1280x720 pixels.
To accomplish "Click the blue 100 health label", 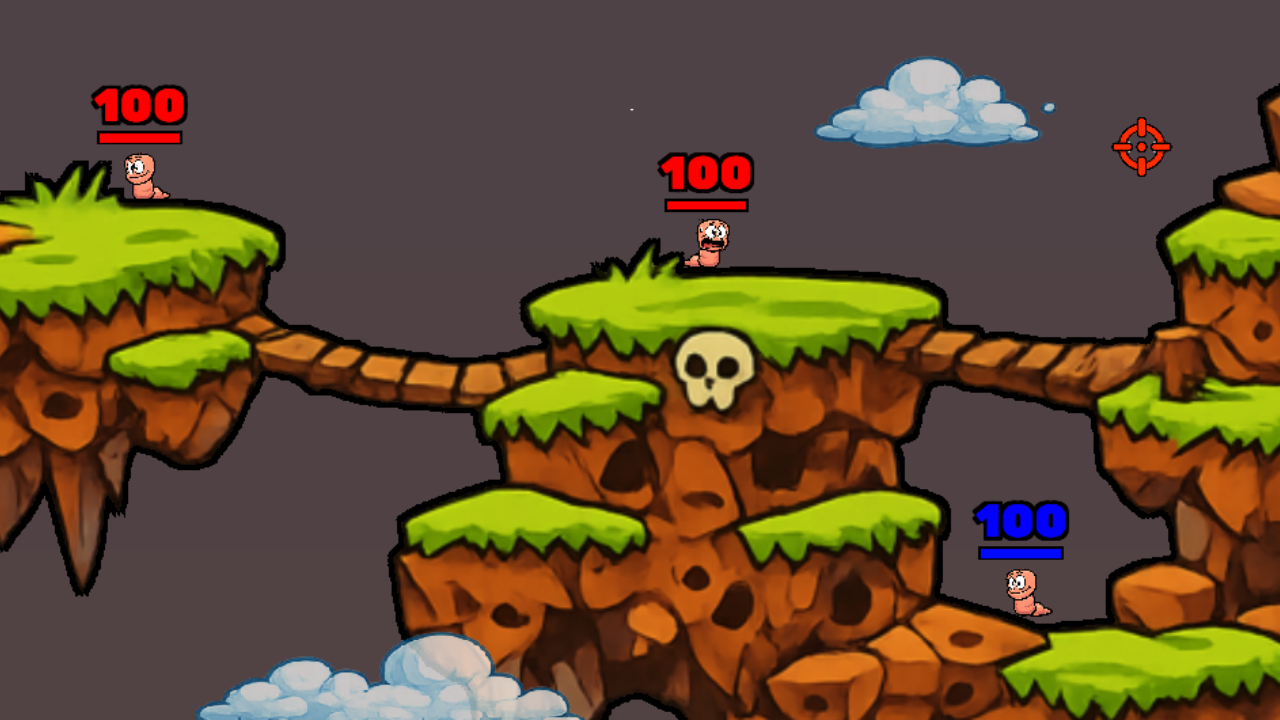I will (1022, 521).
